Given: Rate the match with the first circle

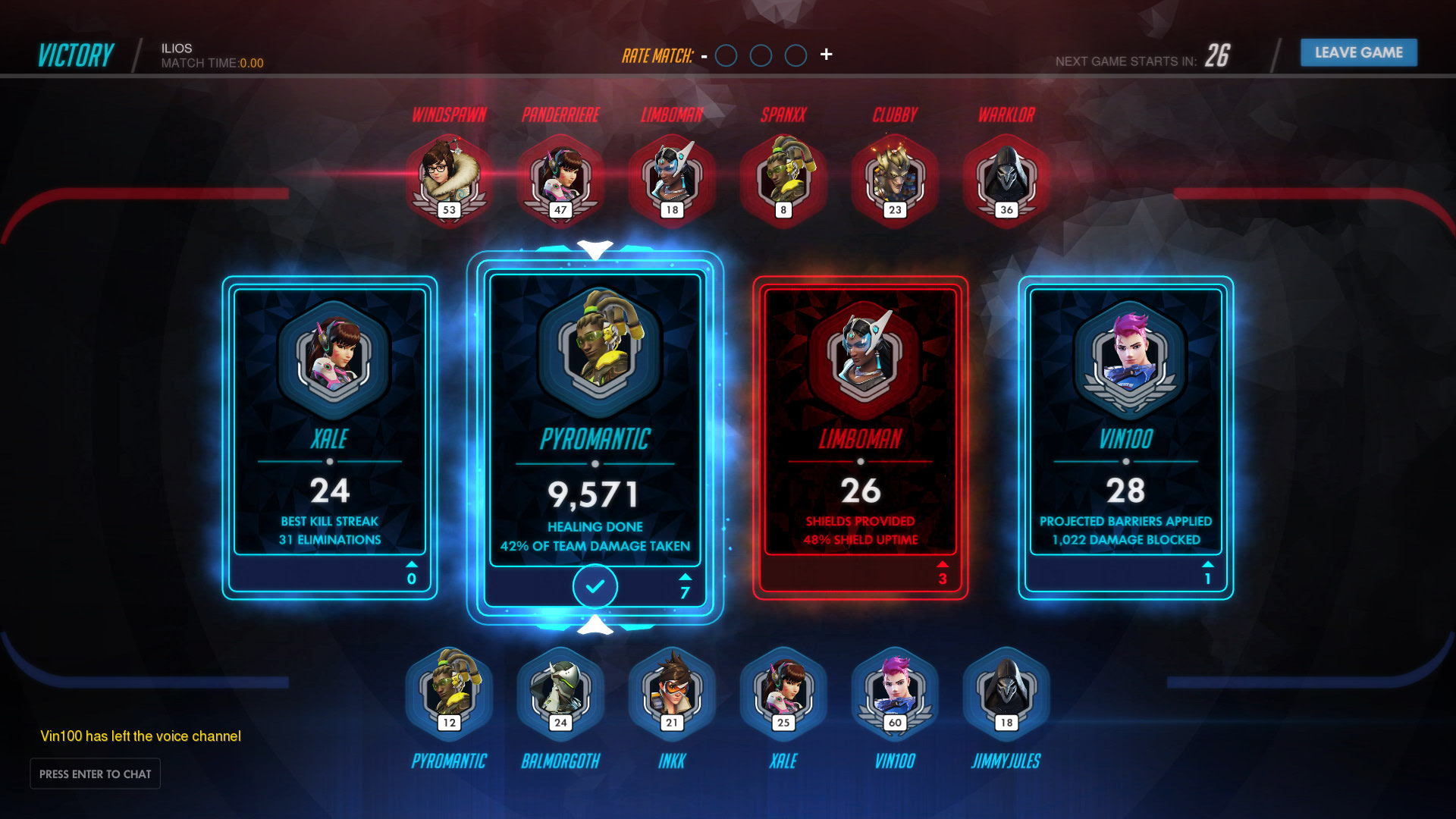Looking at the screenshot, I should 726,55.
